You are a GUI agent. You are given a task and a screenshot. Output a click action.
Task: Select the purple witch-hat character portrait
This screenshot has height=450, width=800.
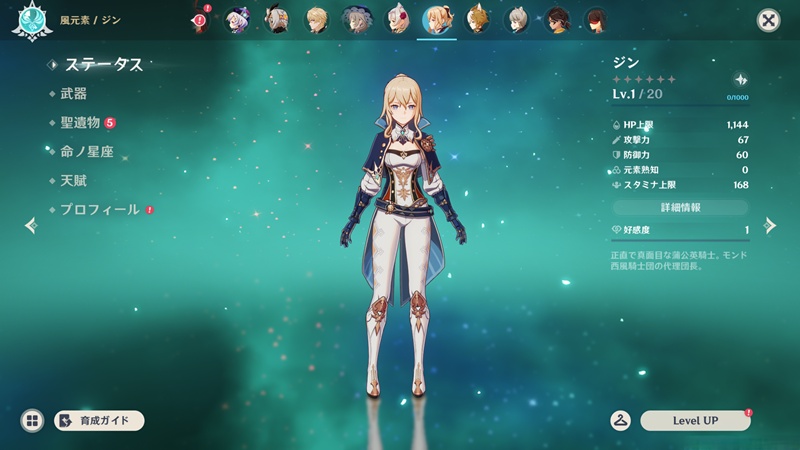point(239,19)
